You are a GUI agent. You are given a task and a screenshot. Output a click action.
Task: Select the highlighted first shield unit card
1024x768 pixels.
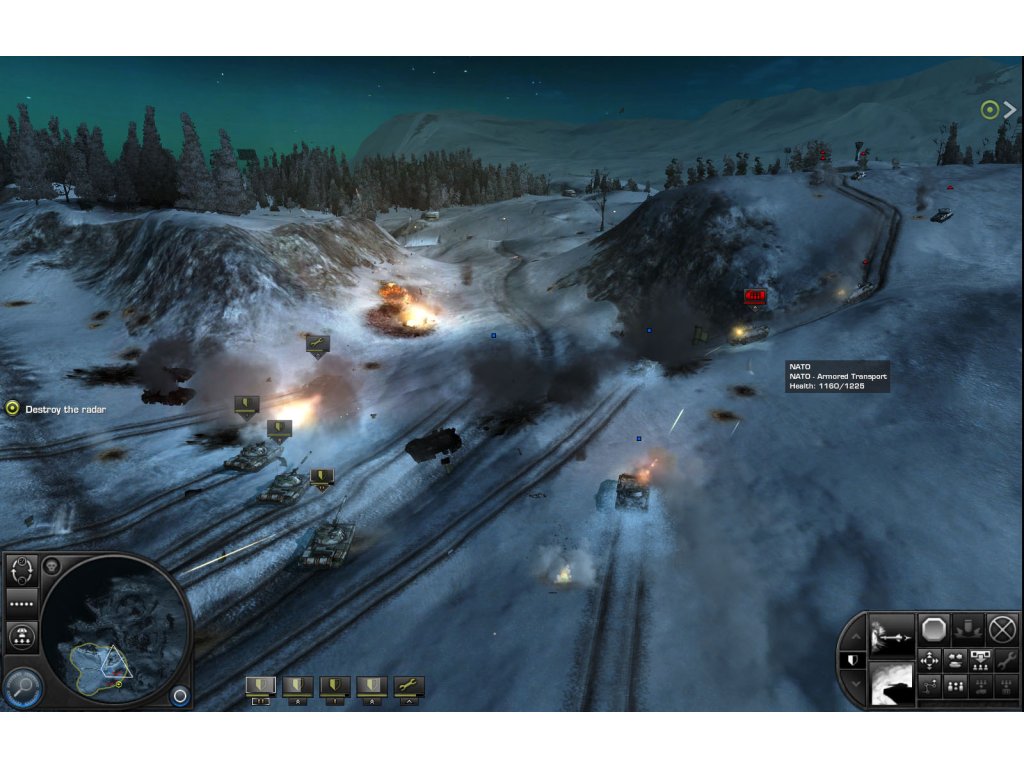[260, 687]
